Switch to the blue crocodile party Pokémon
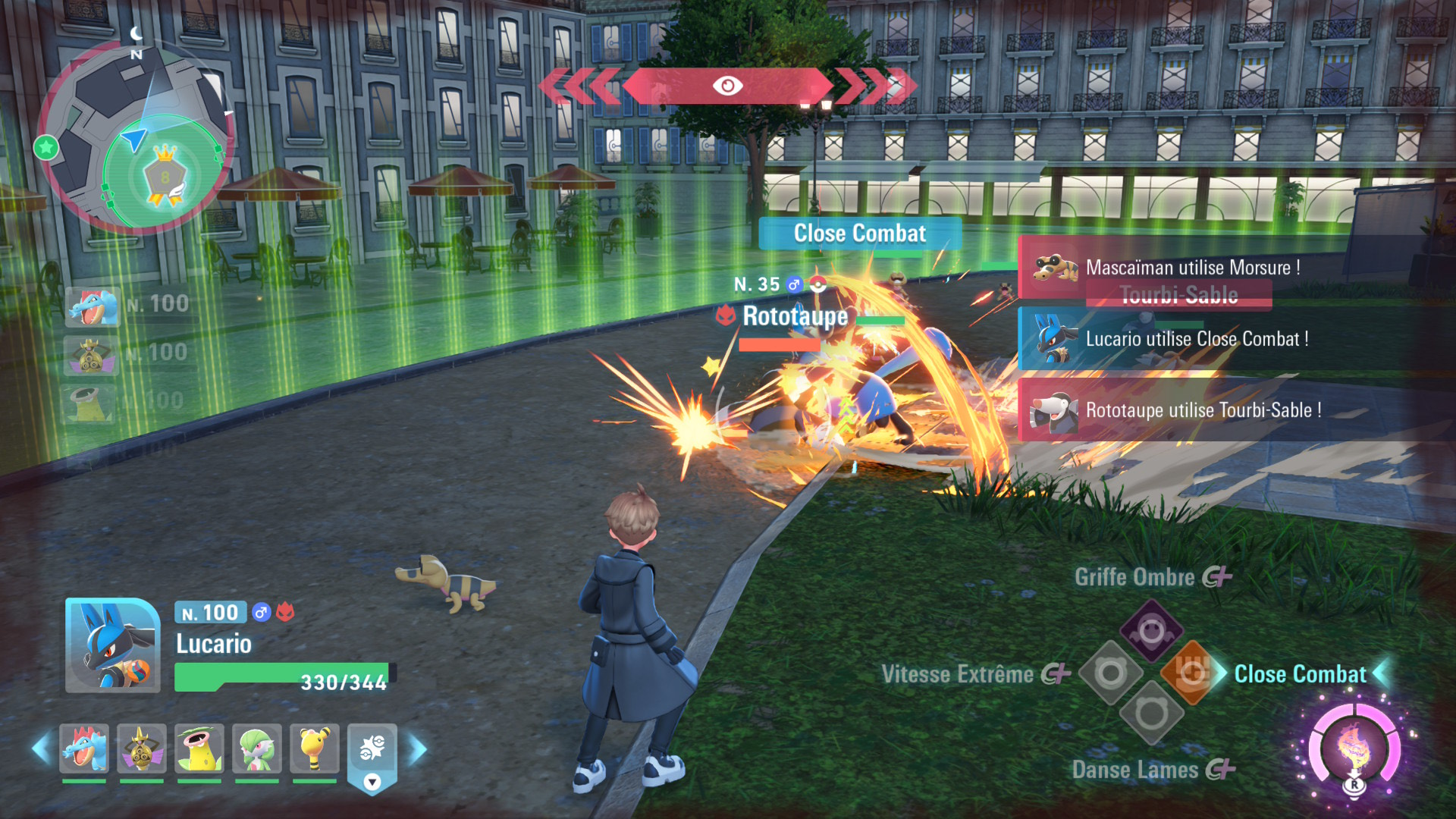Viewport: 1456px width, 819px height. click(x=84, y=748)
